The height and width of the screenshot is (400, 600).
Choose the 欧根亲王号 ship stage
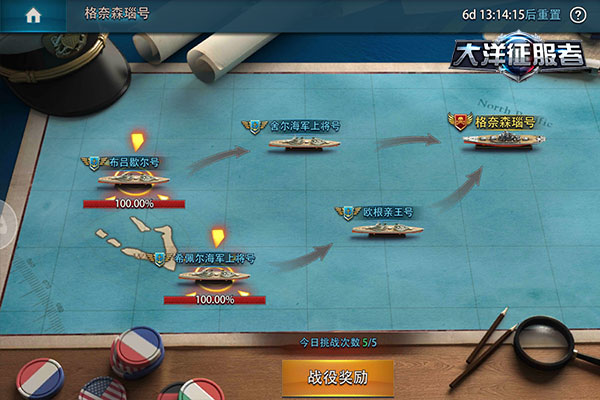387,227
